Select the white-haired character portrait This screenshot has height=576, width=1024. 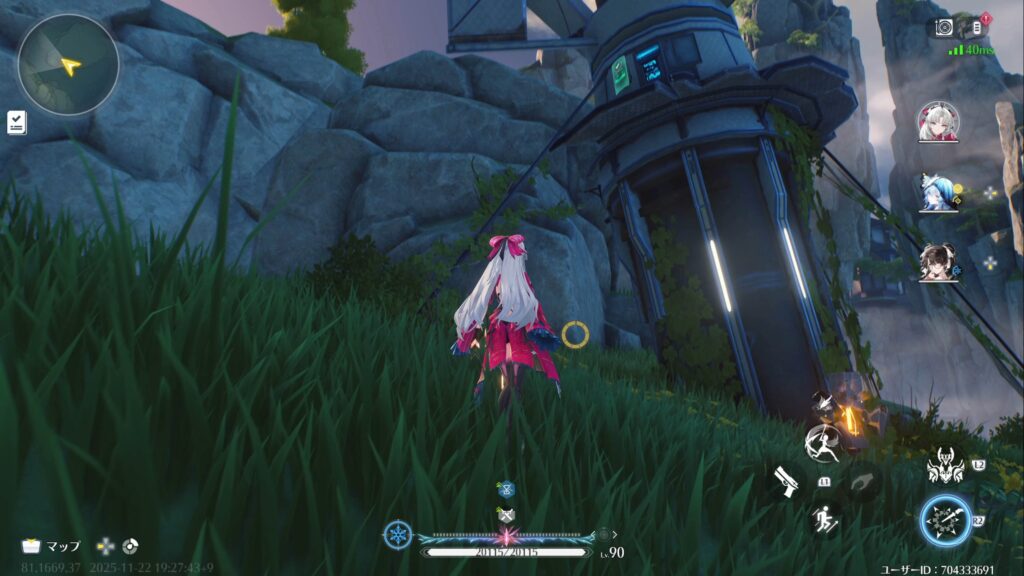pyautogui.click(x=937, y=122)
